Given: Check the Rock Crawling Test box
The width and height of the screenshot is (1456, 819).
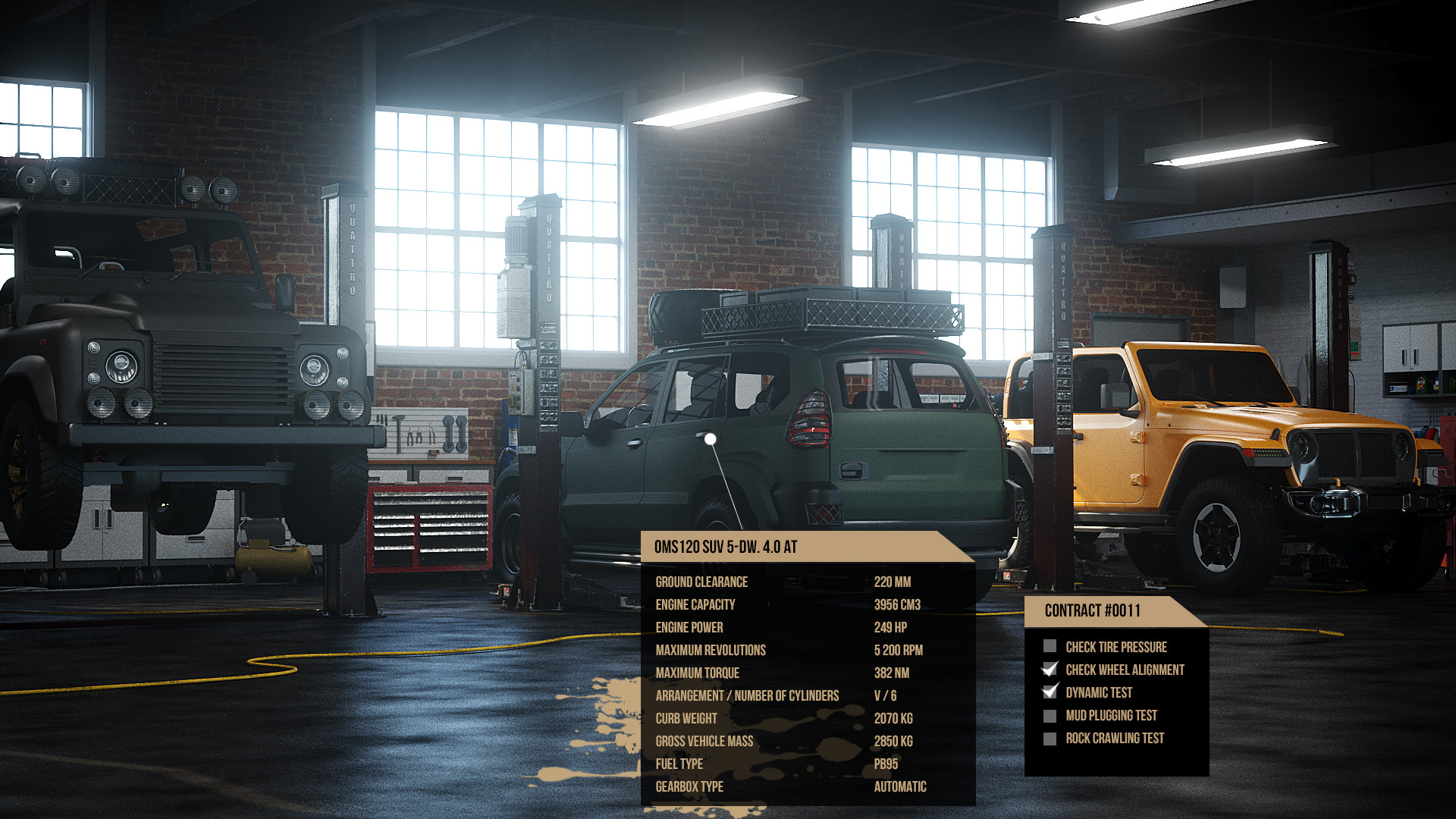Looking at the screenshot, I should (x=1050, y=737).
